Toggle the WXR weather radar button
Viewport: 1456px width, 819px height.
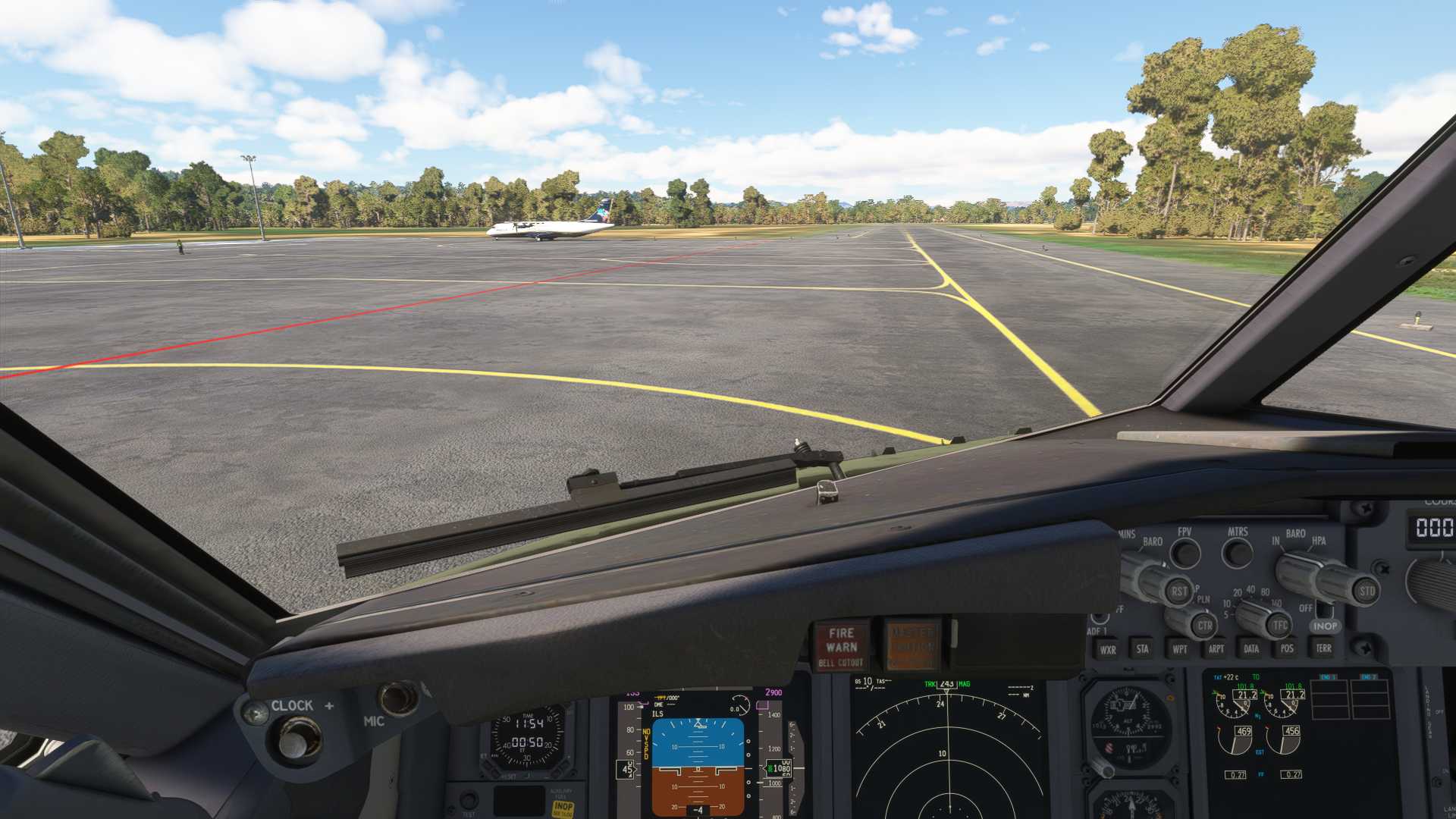(x=1108, y=650)
